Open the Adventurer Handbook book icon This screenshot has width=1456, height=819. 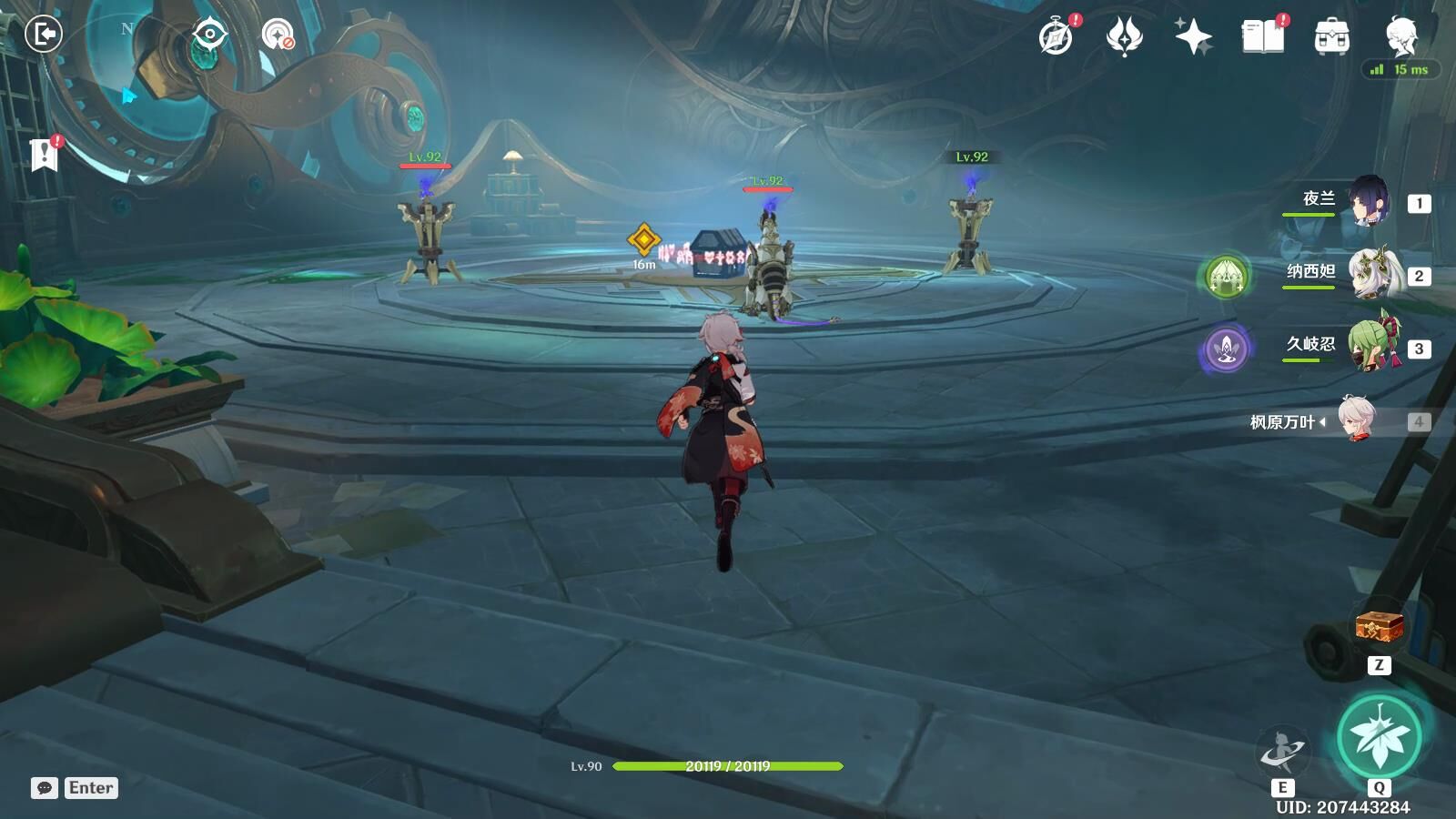click(1262, 37)
